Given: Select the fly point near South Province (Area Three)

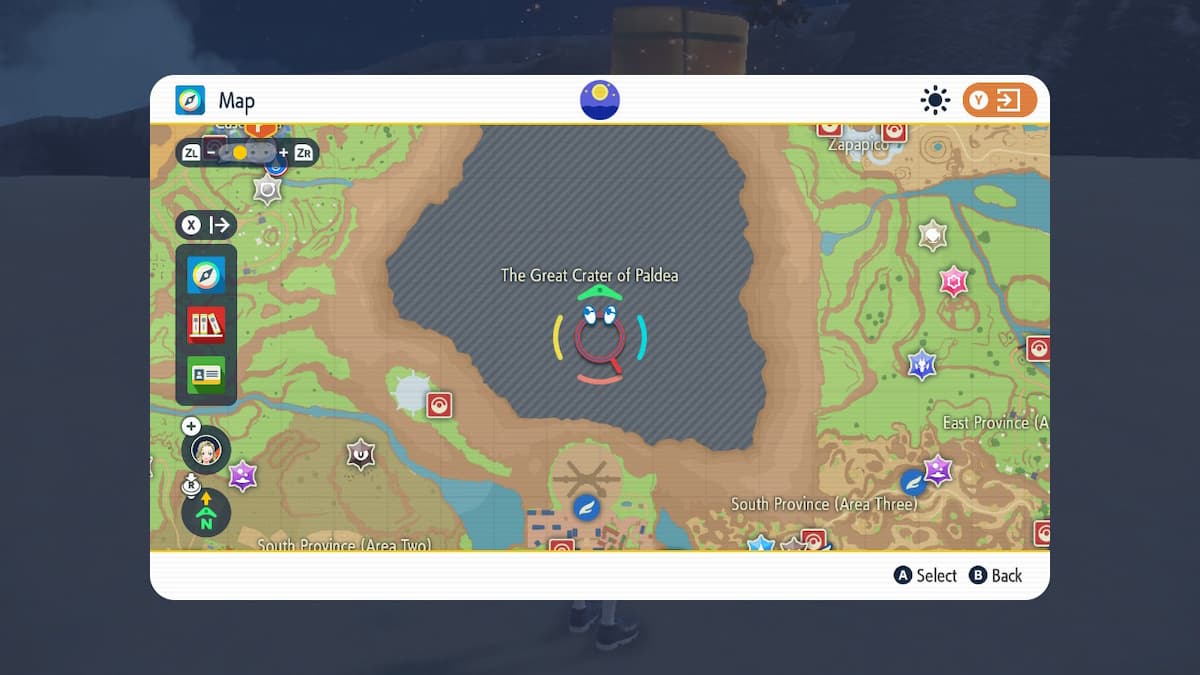Looking at the screenshot, I should pyautogui.click(x=912, y=482).
